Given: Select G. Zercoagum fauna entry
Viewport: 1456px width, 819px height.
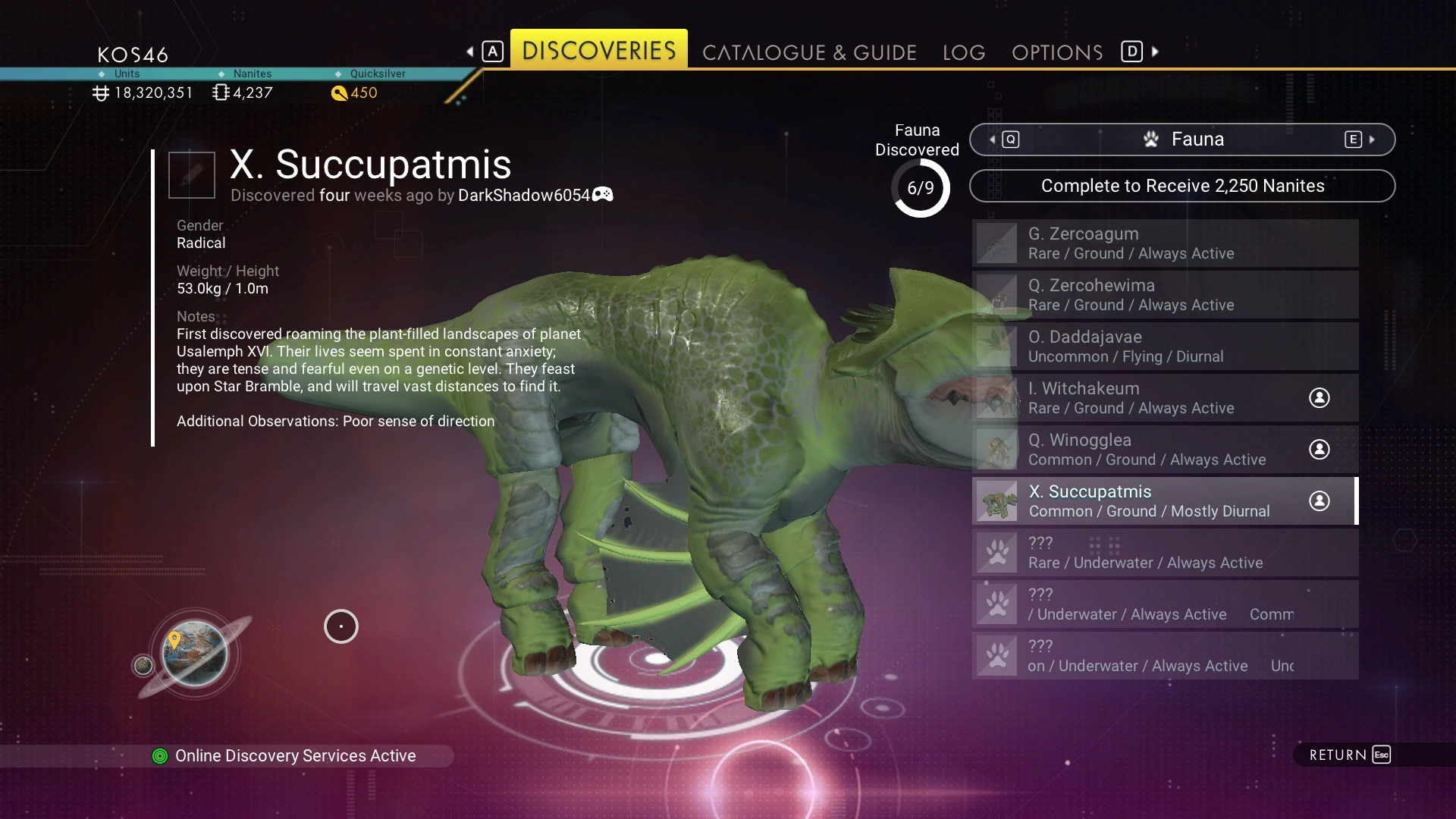Looking at the screenshot, I should (x=1165, y=243).
